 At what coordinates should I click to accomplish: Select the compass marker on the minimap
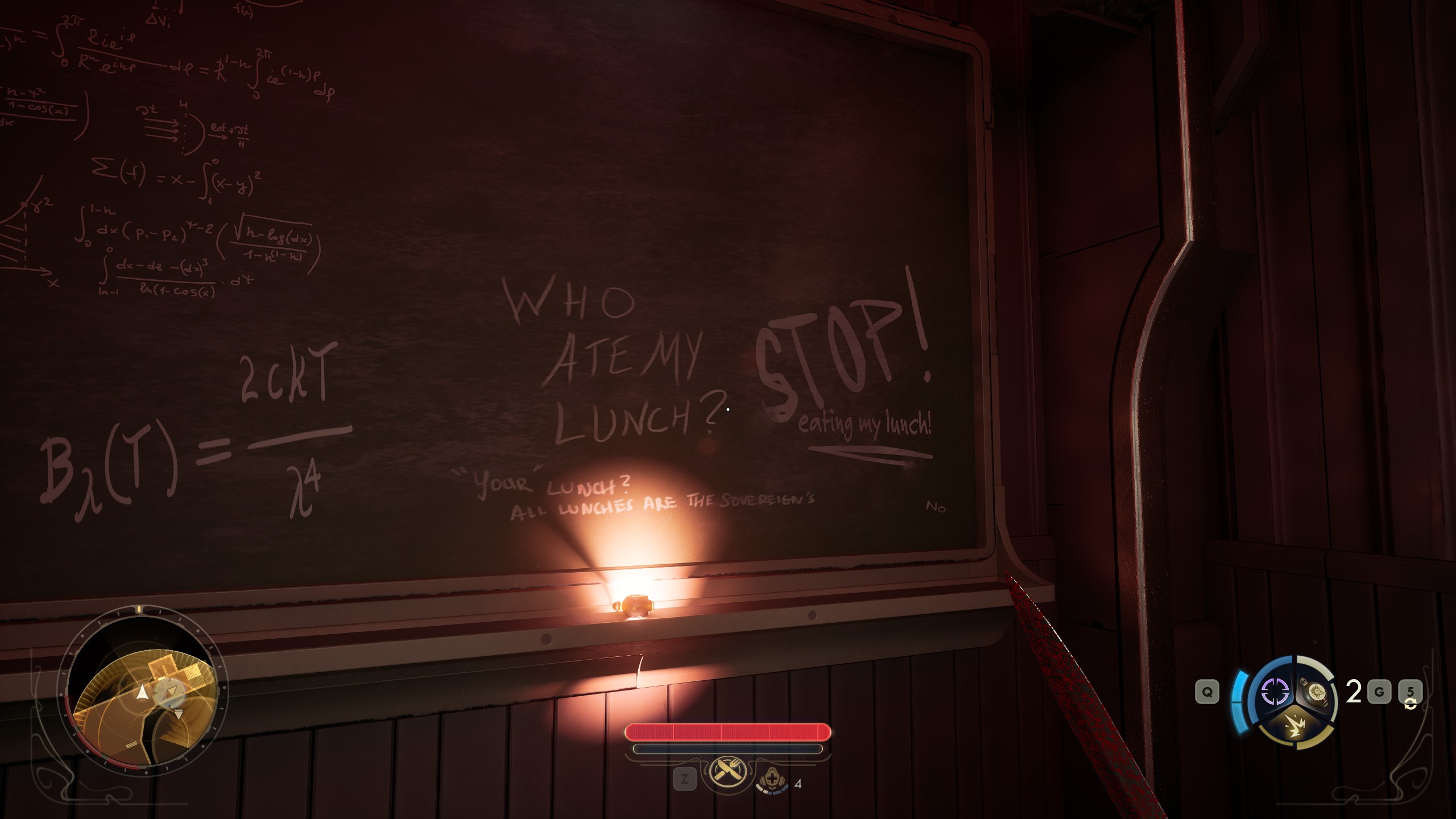[x=168, y=692]
